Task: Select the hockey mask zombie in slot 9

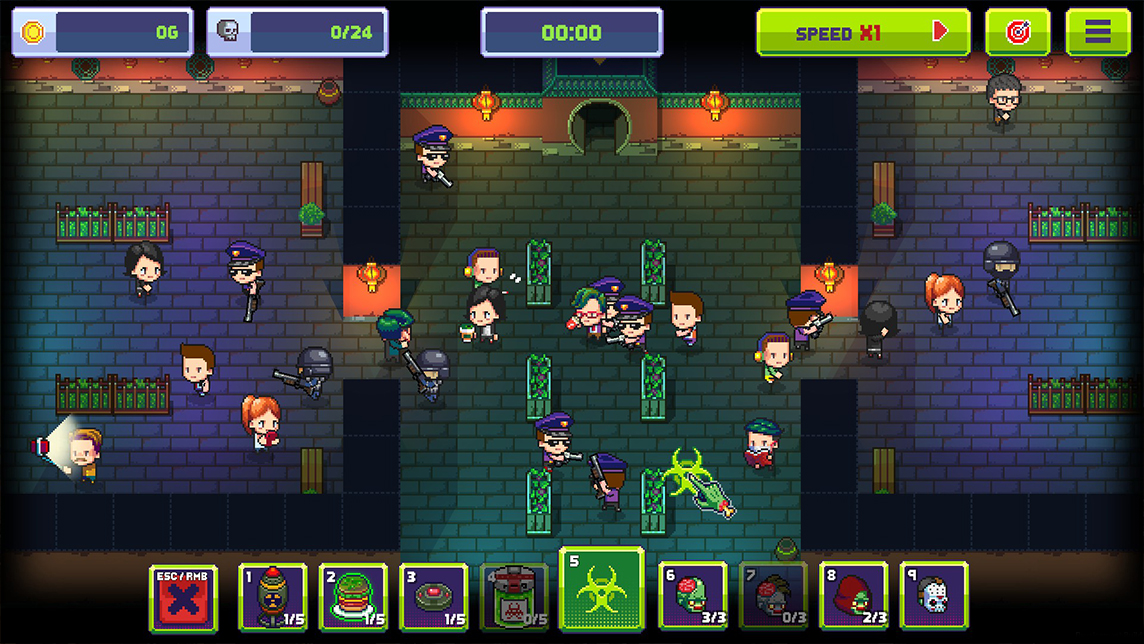Action: 933,598
